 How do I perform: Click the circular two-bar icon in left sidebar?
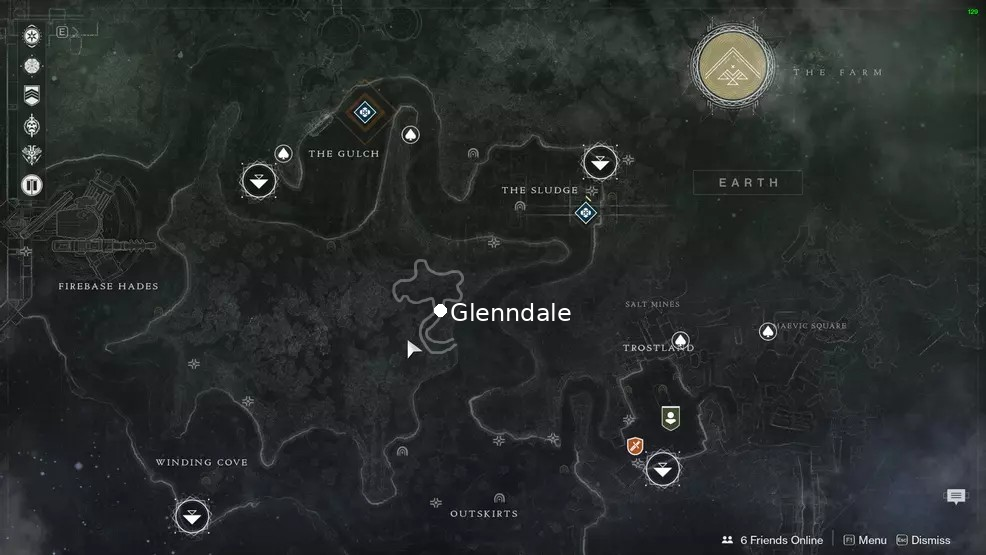click(32, 185)
